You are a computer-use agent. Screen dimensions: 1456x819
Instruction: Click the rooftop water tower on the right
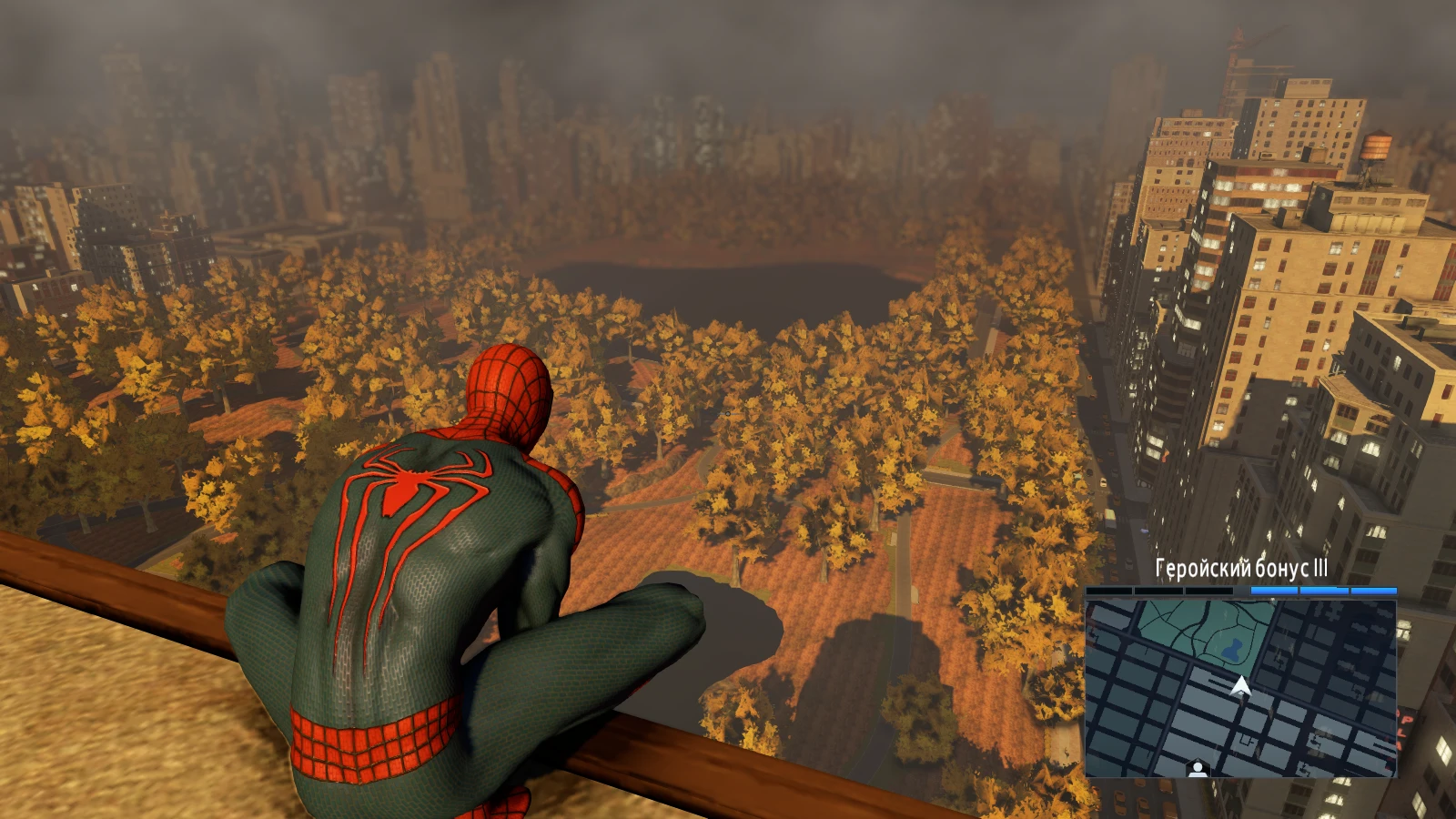tap(1376, 146)
